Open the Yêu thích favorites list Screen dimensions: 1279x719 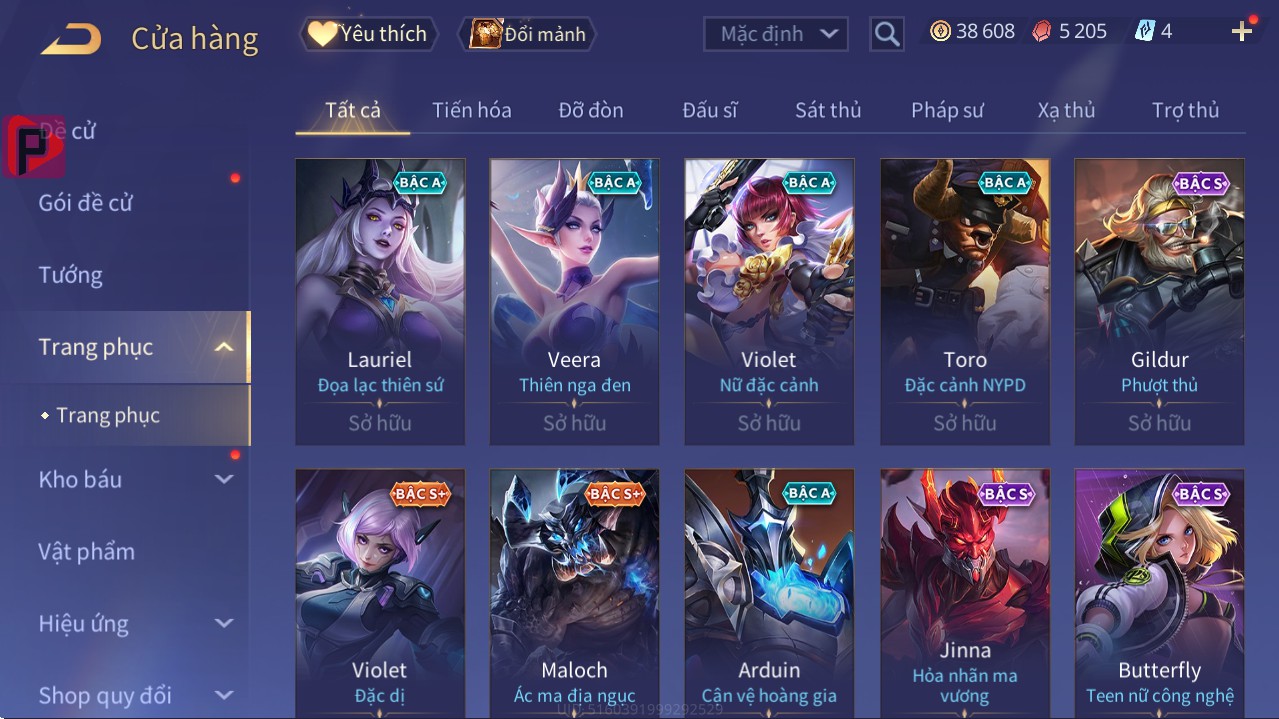(x=368, y=34)
